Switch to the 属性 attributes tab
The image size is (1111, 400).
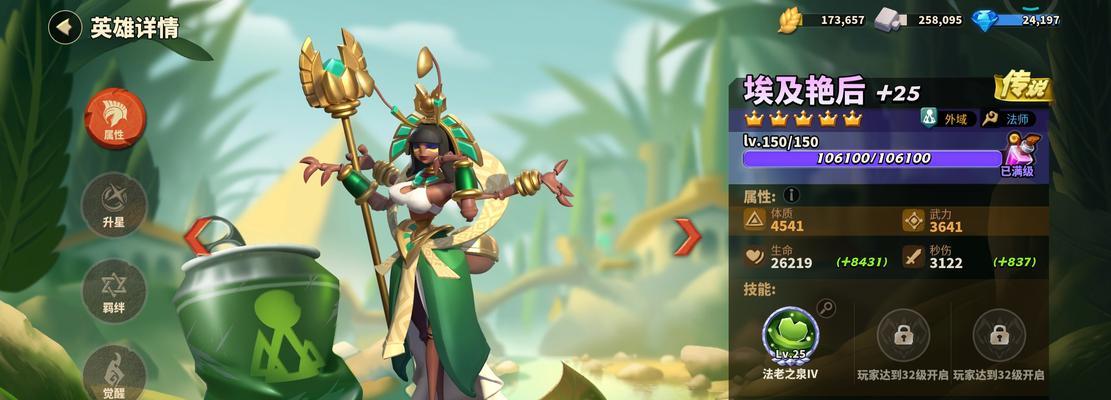tap(114, 117)
